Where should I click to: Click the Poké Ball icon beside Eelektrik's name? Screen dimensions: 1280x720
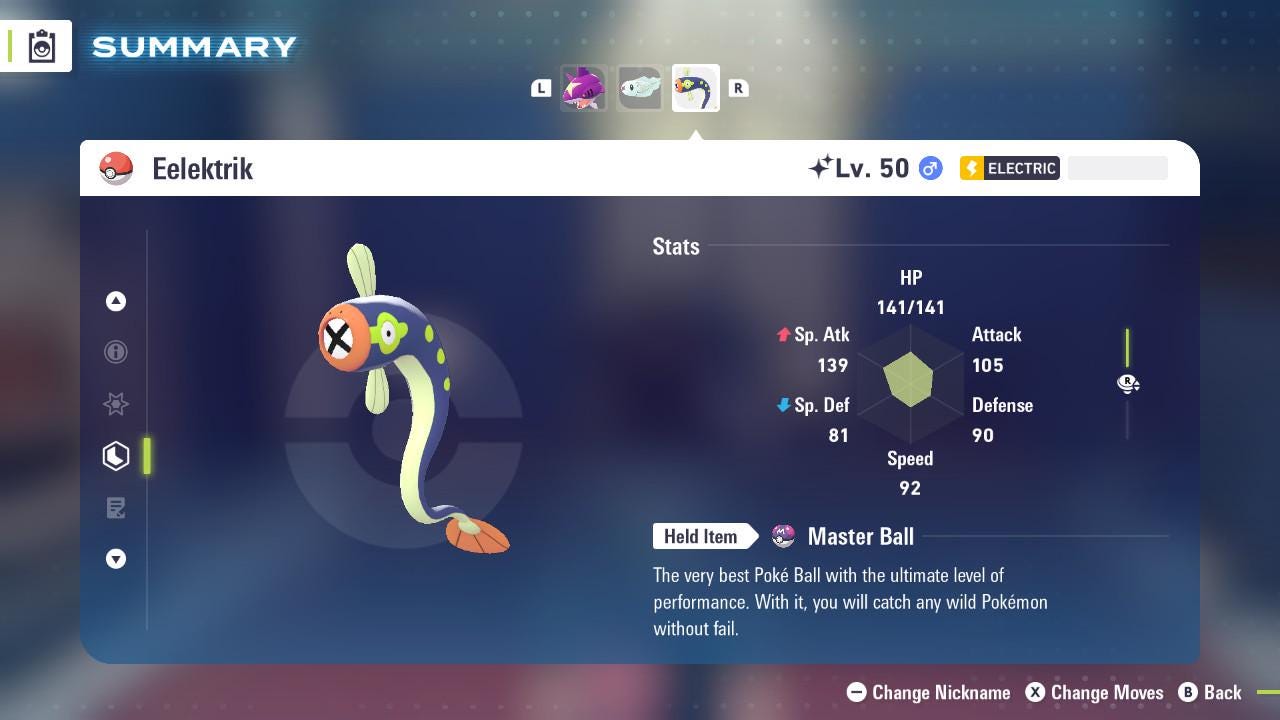tap(116, 168)
